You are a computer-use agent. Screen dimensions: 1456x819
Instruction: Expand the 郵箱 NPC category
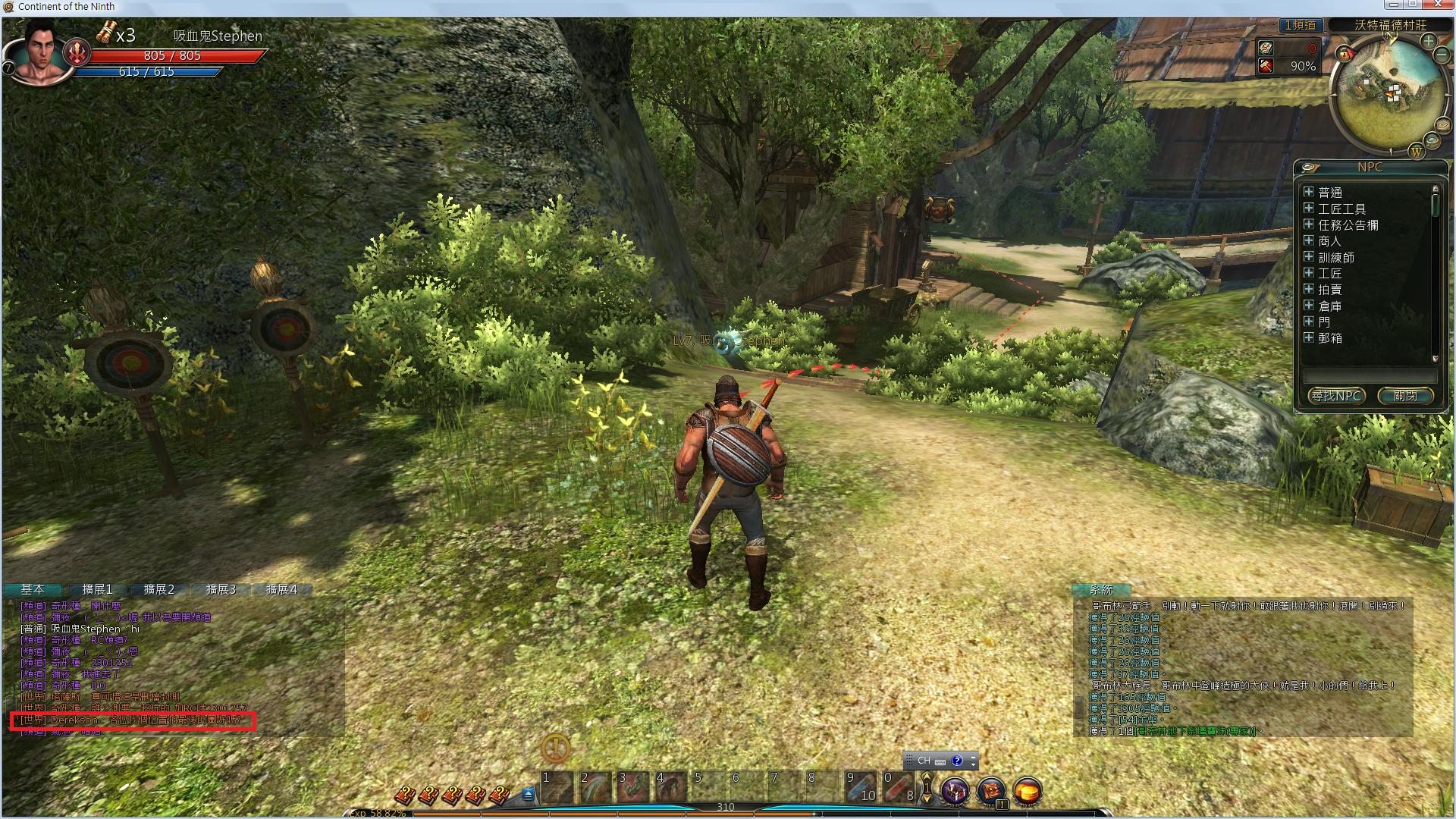[1309, 337]
